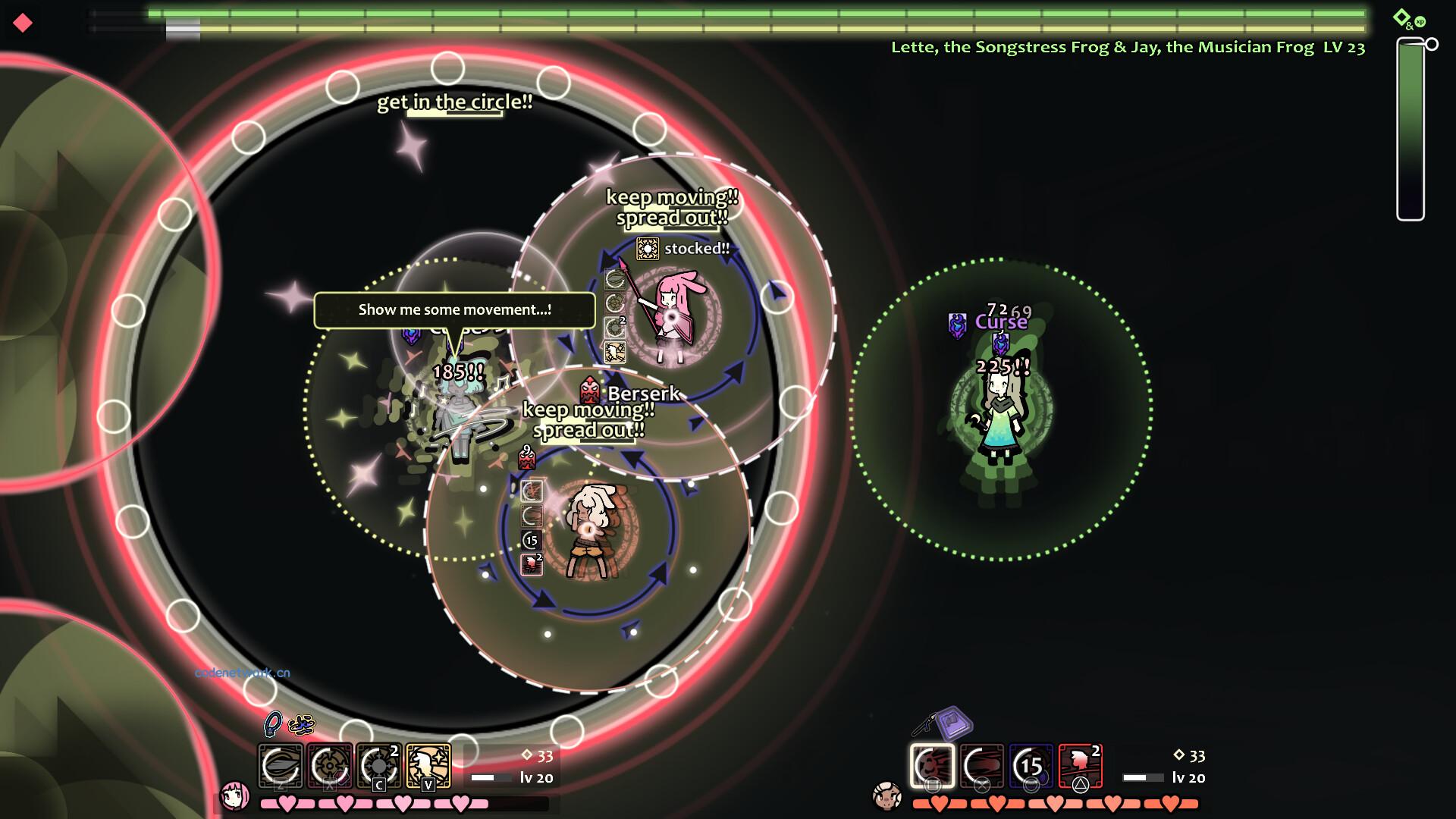This screenshot has height=819, width=1456.
Task: Trigger the grey orb ability showing 2 charges
Action: [x=379, y=765]
